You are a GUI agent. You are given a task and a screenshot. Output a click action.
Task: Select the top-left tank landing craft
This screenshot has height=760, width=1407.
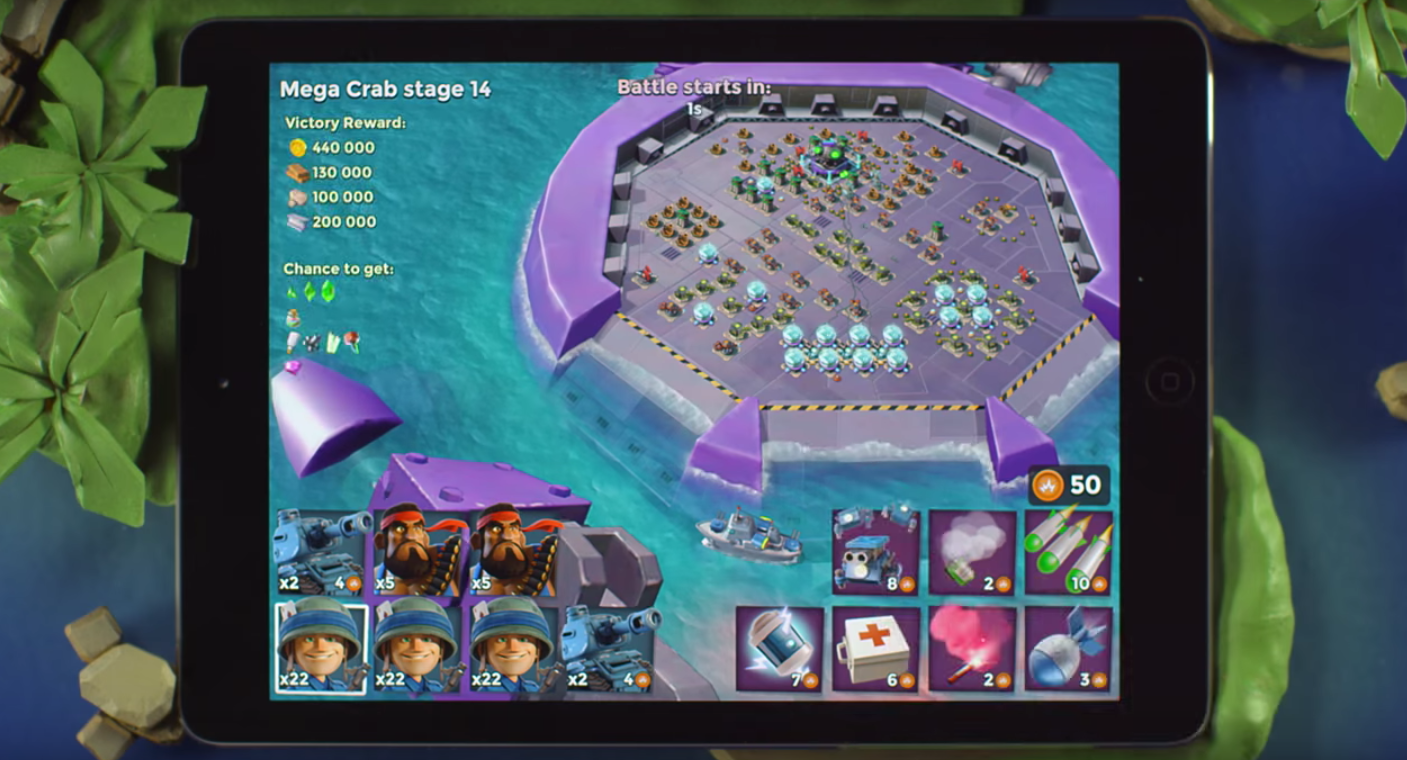(322, 550)
